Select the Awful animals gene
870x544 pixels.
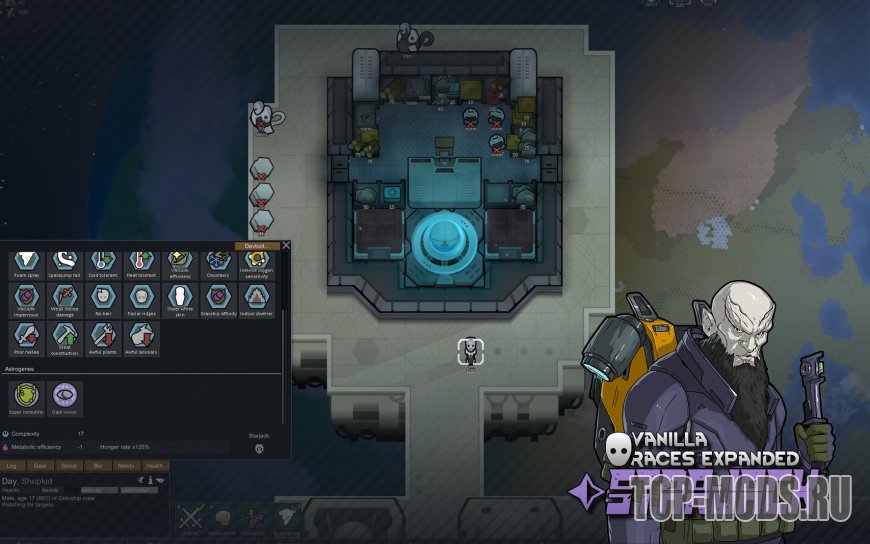coord(139,337)
